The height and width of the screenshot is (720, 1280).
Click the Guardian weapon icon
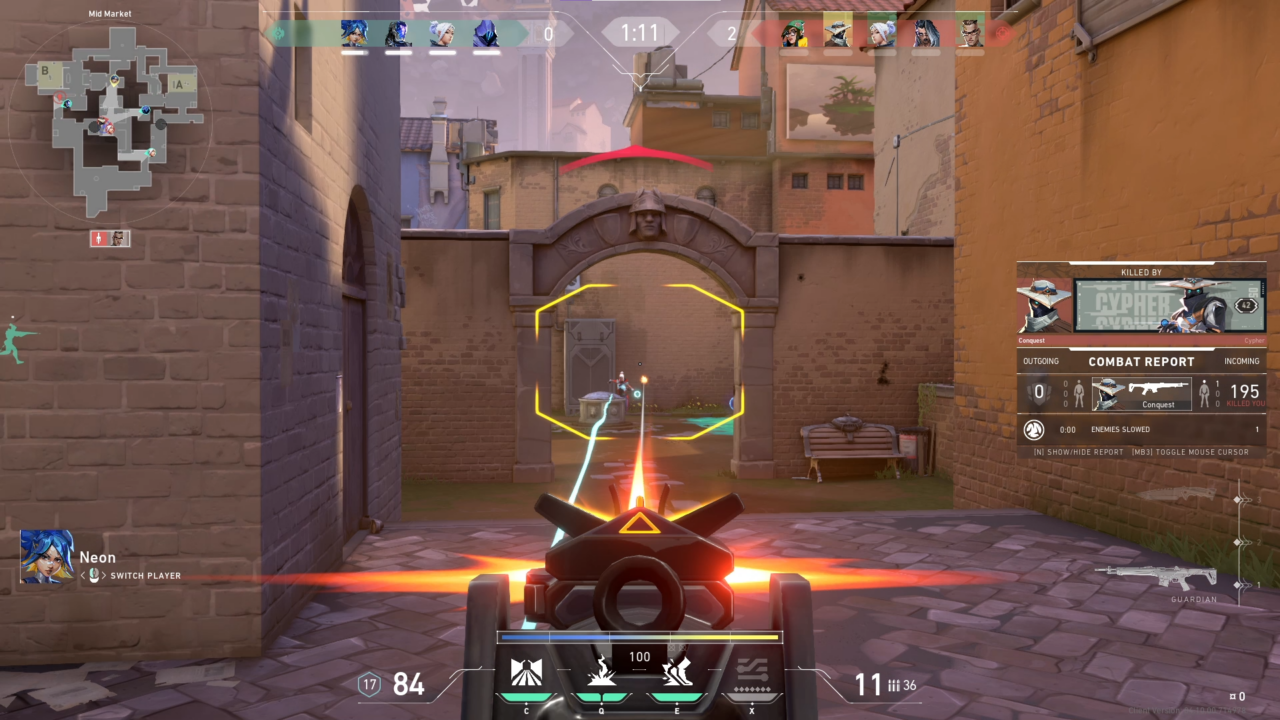click(x=1176, y=578)
